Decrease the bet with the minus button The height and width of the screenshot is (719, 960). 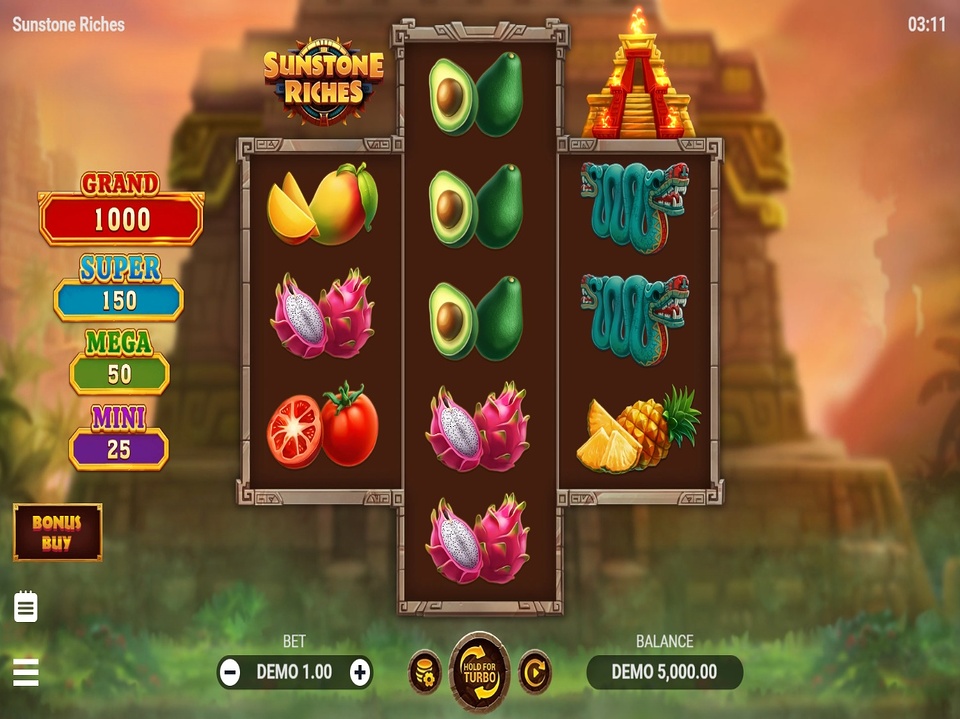coord(230,672)
